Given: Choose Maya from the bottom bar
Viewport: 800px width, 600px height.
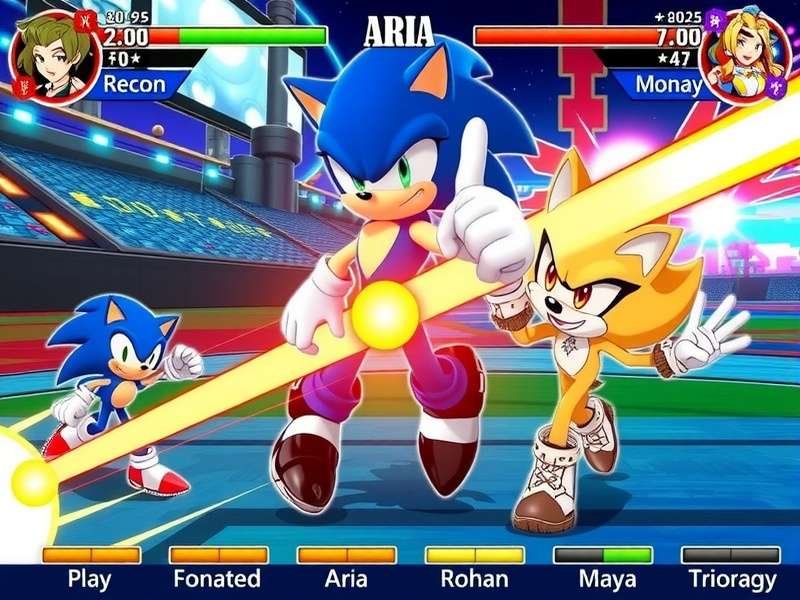Looking at the screenshot, I should 603,577.
